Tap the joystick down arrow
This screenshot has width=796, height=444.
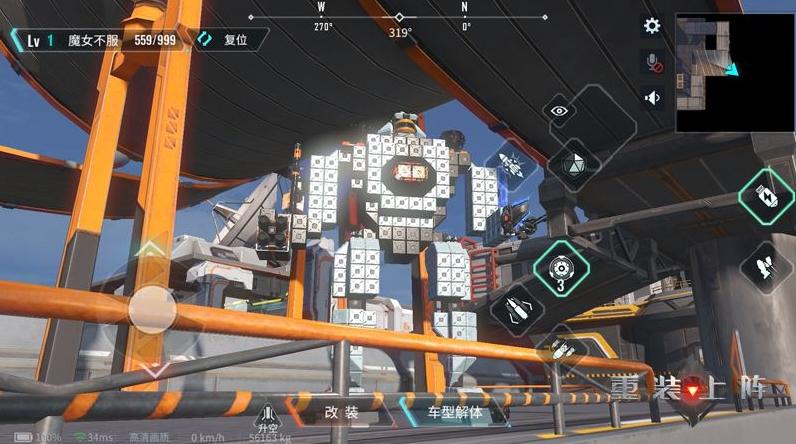click(x=150, y=370)
